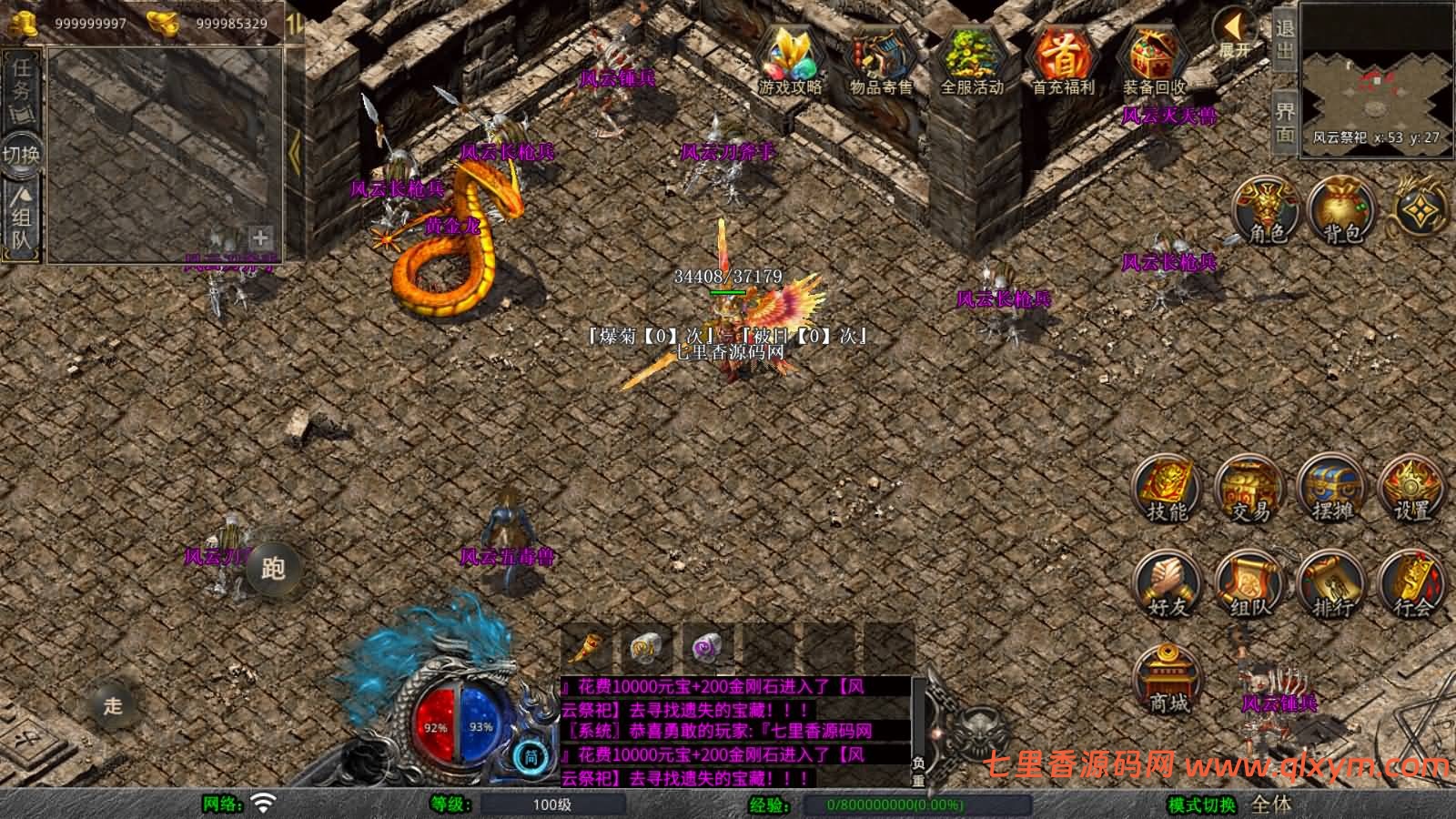
Task: Select the horn item in the quick slot
Action: pyautogui.click(x=587, y=648)
